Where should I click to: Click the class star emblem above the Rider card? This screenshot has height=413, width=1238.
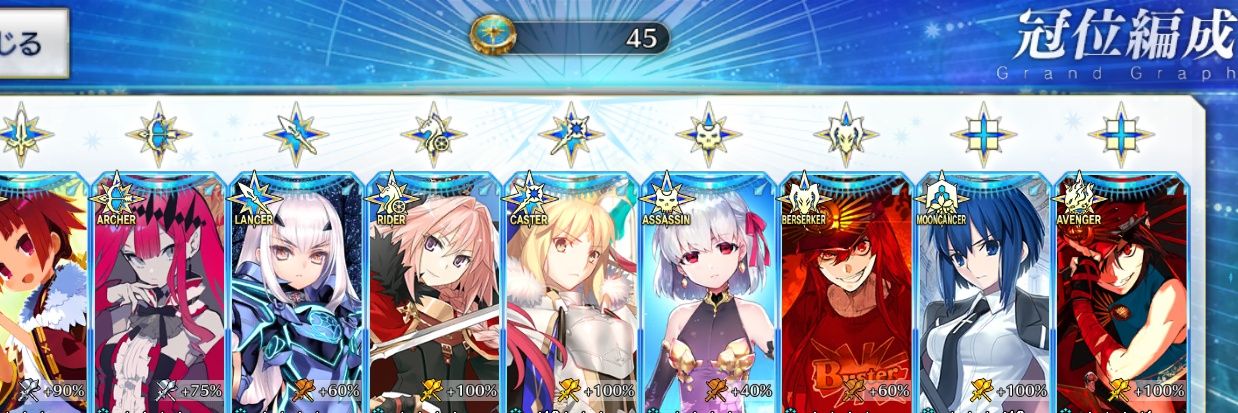(433, 134)
